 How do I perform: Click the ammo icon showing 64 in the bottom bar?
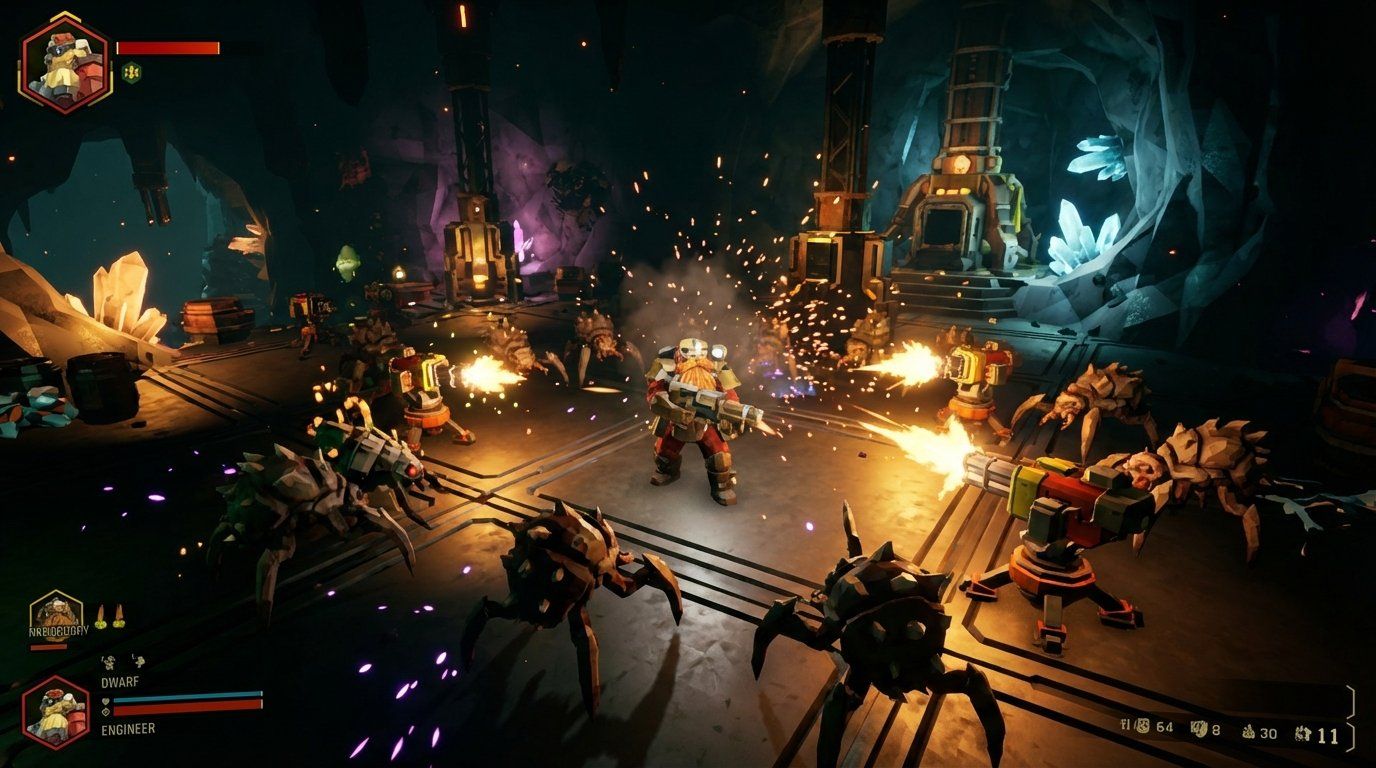1142,728
